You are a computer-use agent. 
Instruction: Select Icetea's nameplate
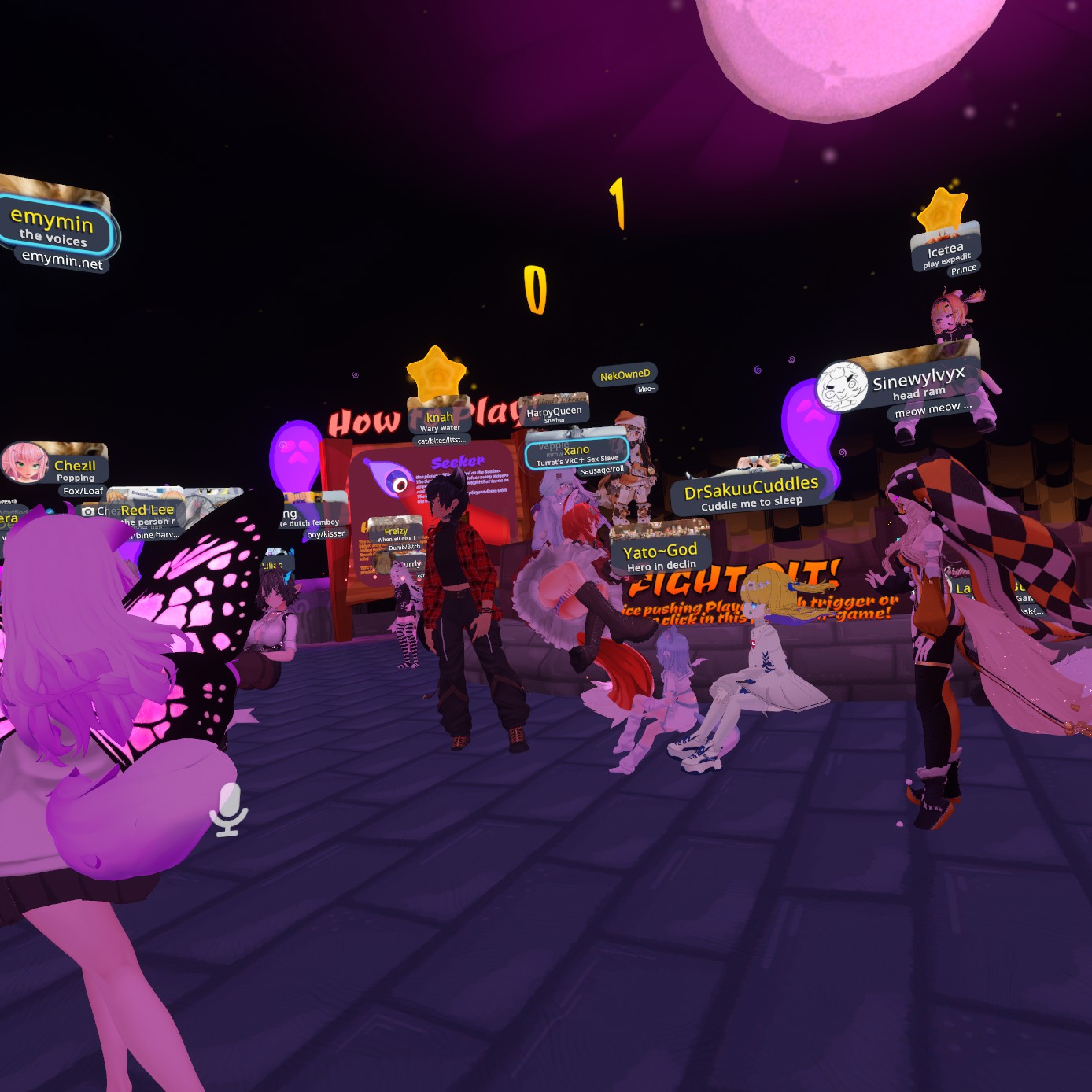point(946,254)
